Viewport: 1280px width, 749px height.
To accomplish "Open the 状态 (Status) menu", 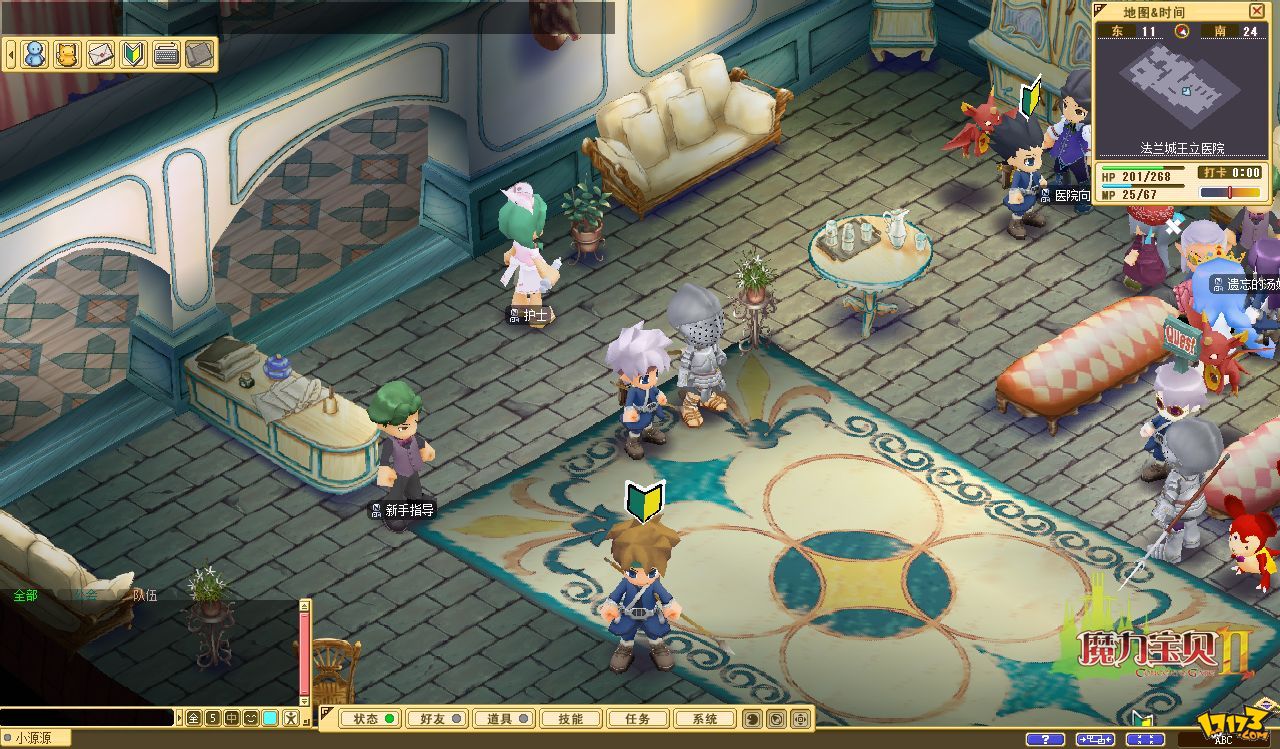I will (370, 719).
